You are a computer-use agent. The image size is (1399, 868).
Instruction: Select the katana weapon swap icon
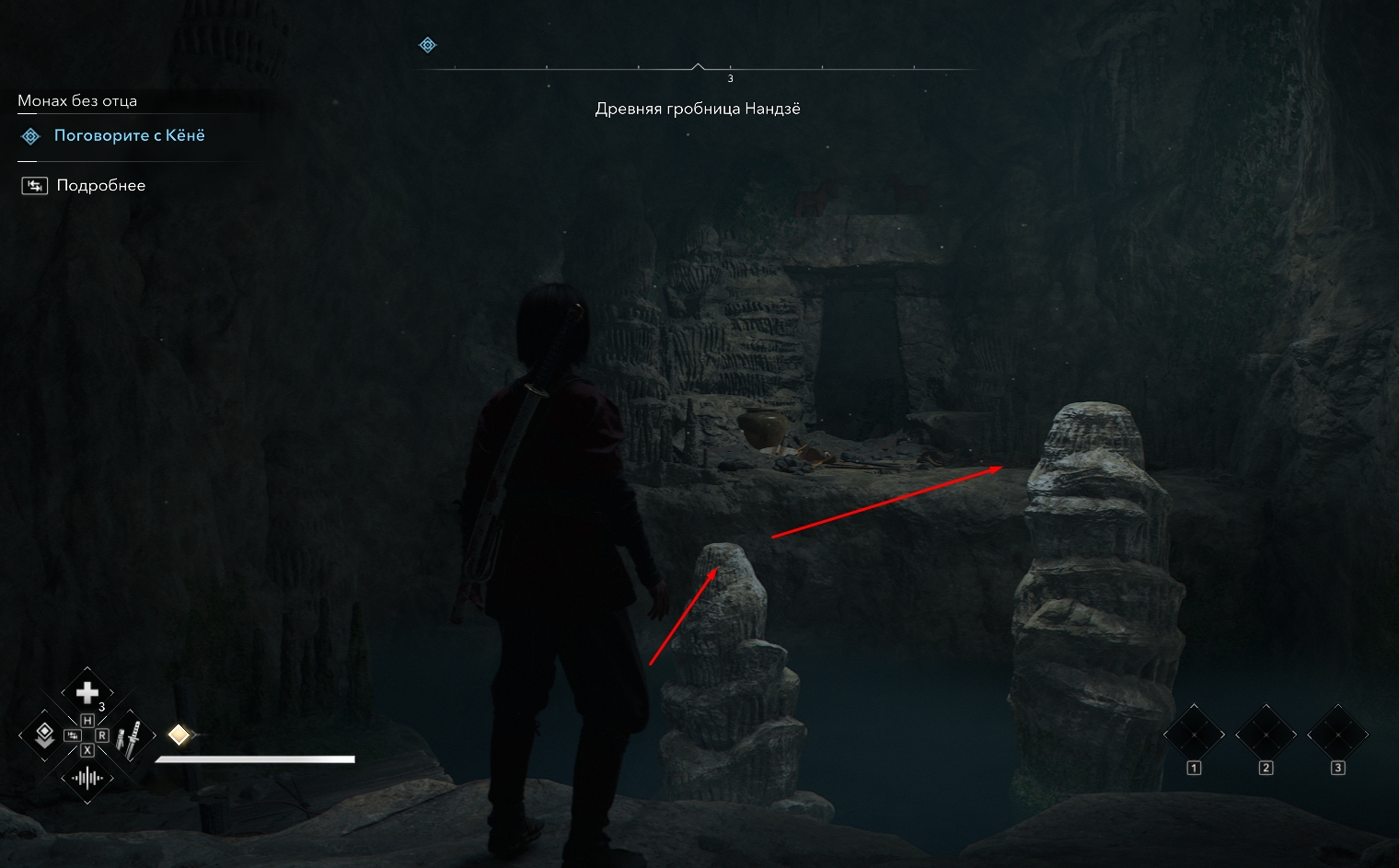[131, 737]
